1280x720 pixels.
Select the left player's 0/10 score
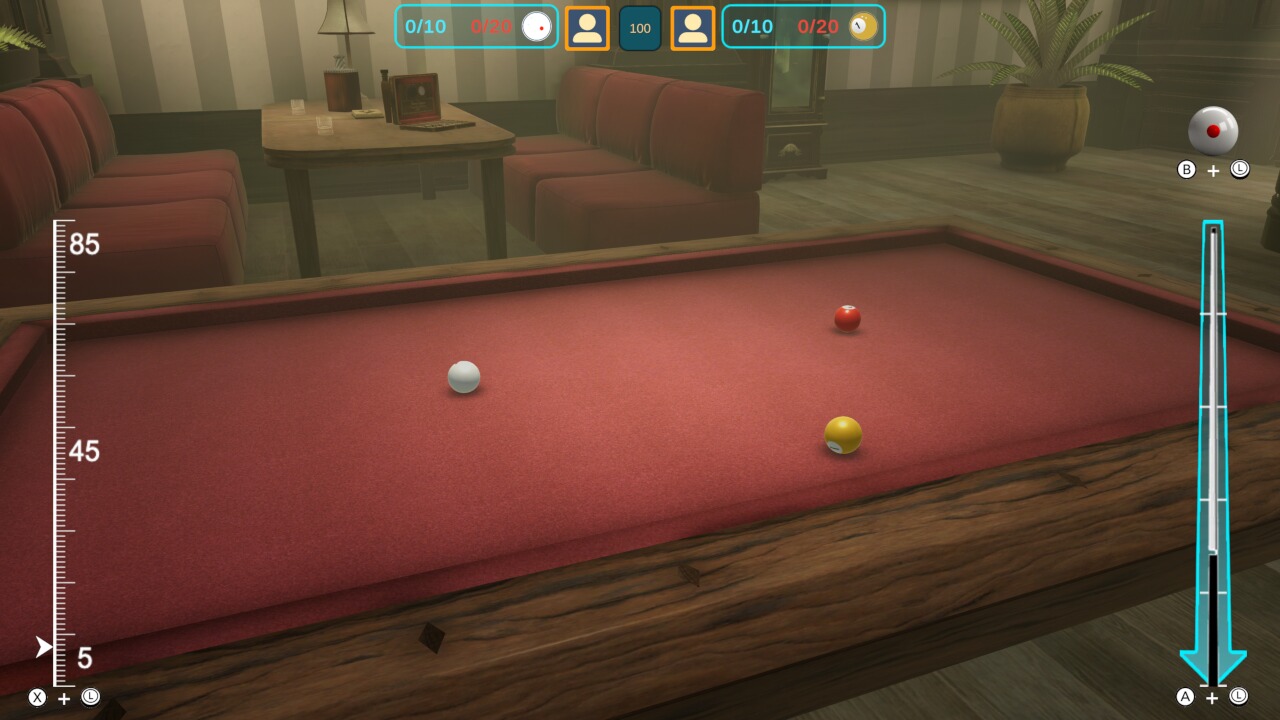point(427,27)
